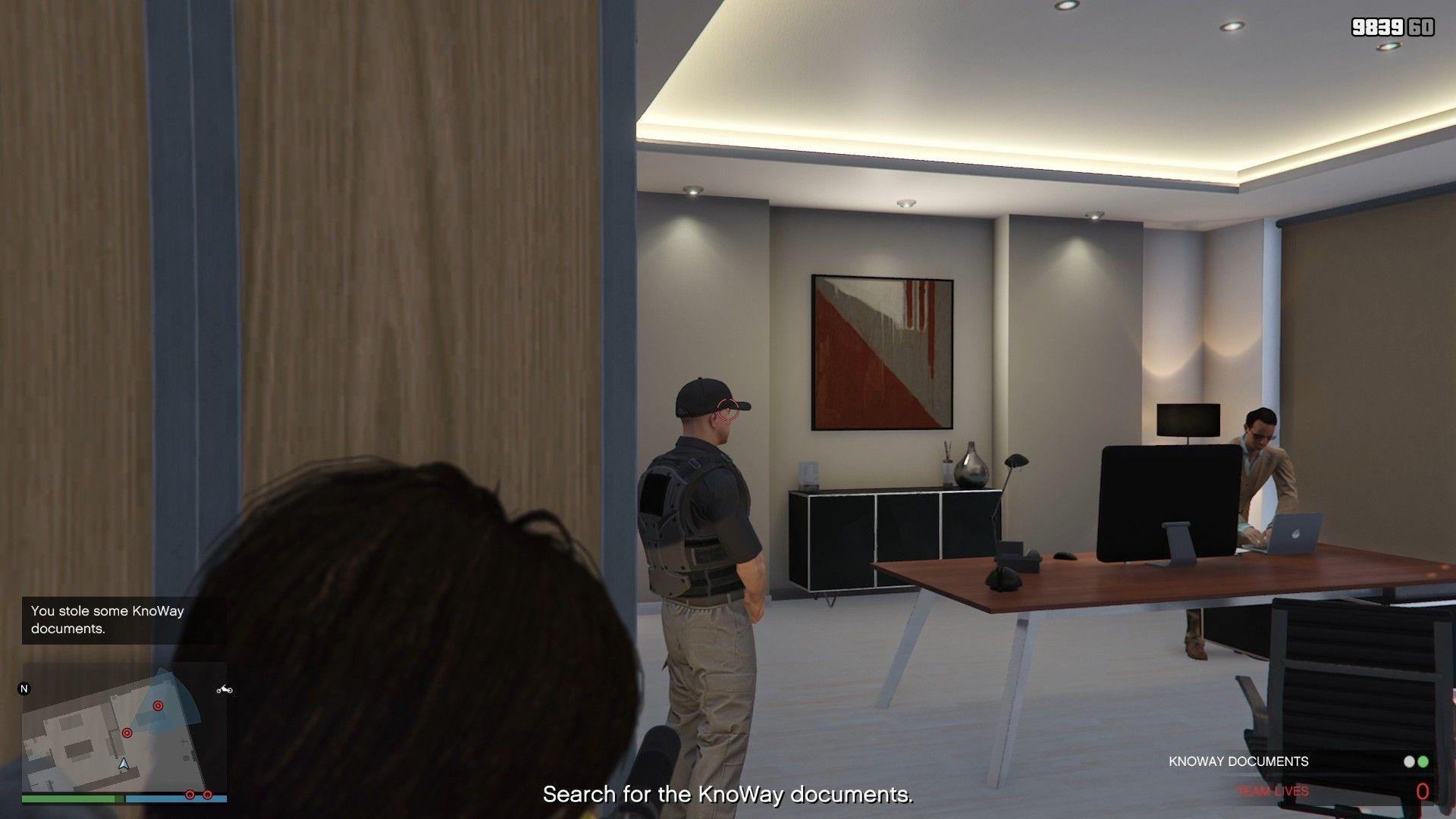Select the north indicator on the minimap
Image resolution: width=1456 pixels, height=819 pixels.
coord(24,689)
